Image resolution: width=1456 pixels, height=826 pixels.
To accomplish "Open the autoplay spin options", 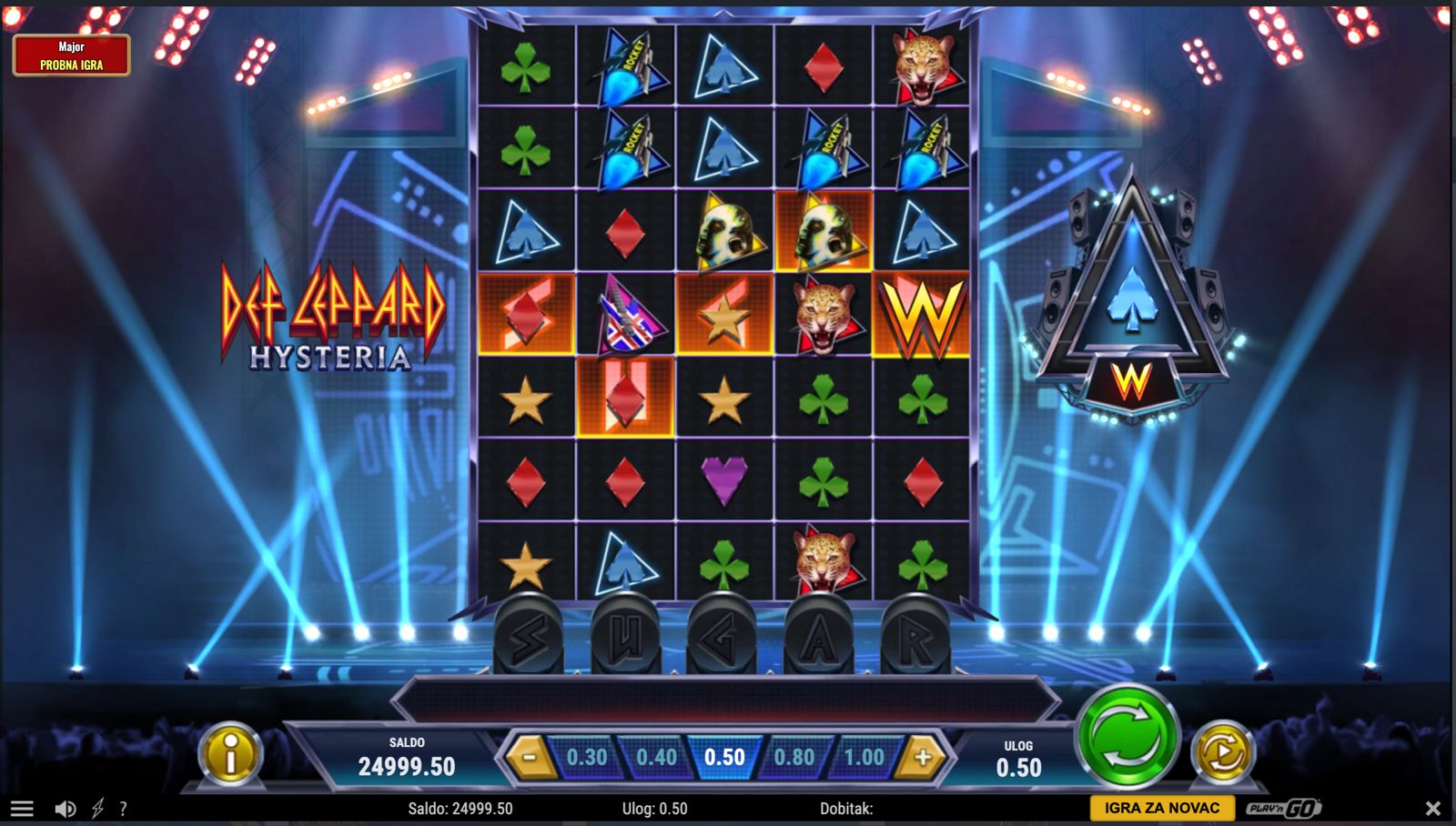I will click(x=1222, y=752).
